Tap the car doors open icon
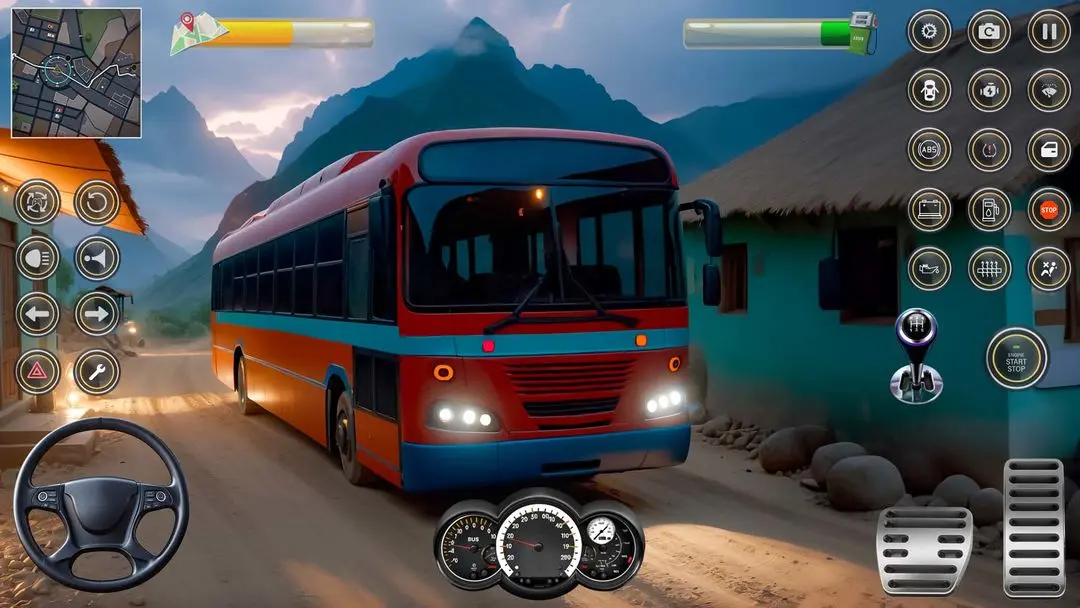The width and height of the screenshot is (1080, 608). [929, 90]
